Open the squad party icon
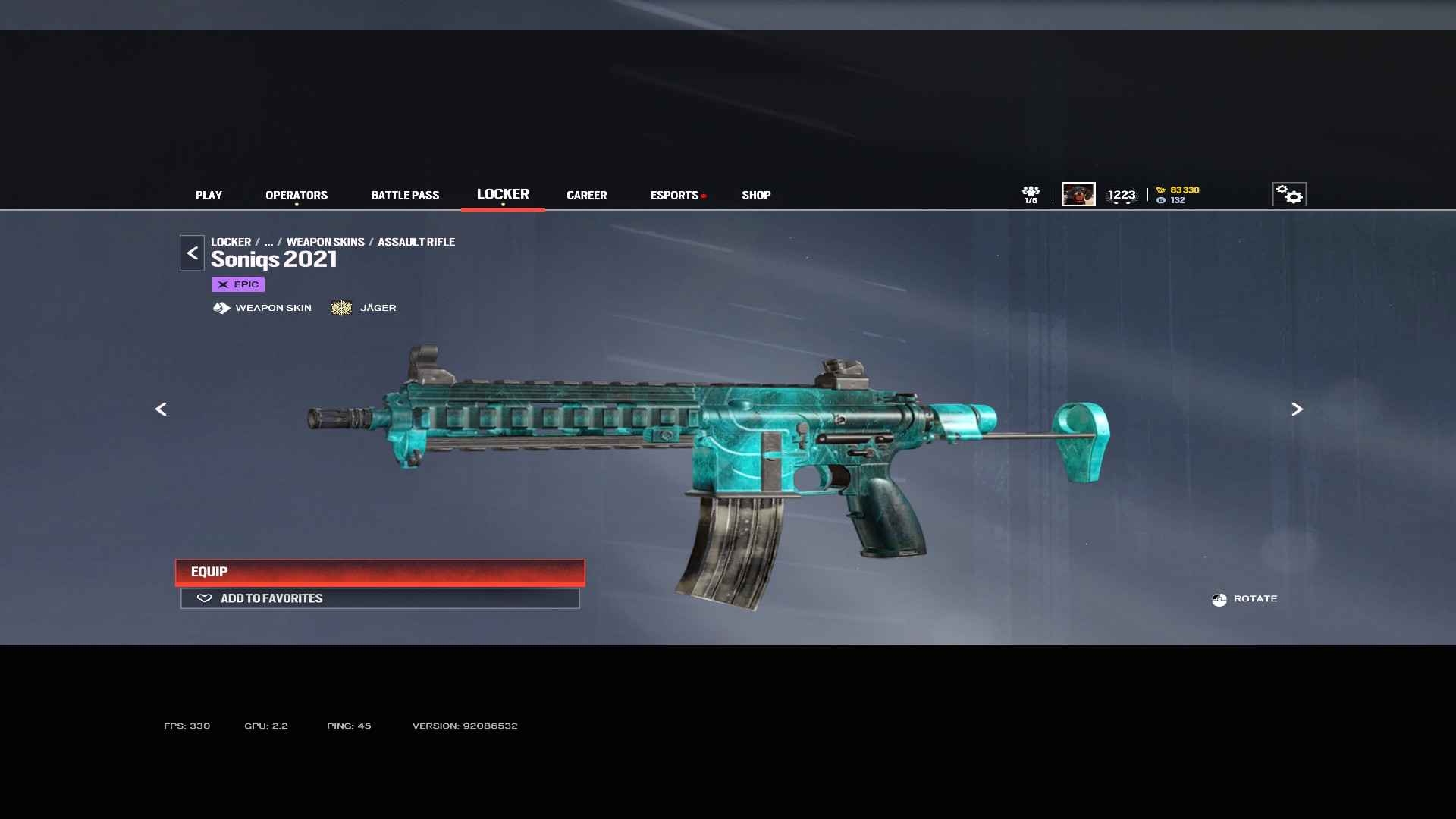The height and width of the screenshot is (819, 1456). [x=1031, y=194]
